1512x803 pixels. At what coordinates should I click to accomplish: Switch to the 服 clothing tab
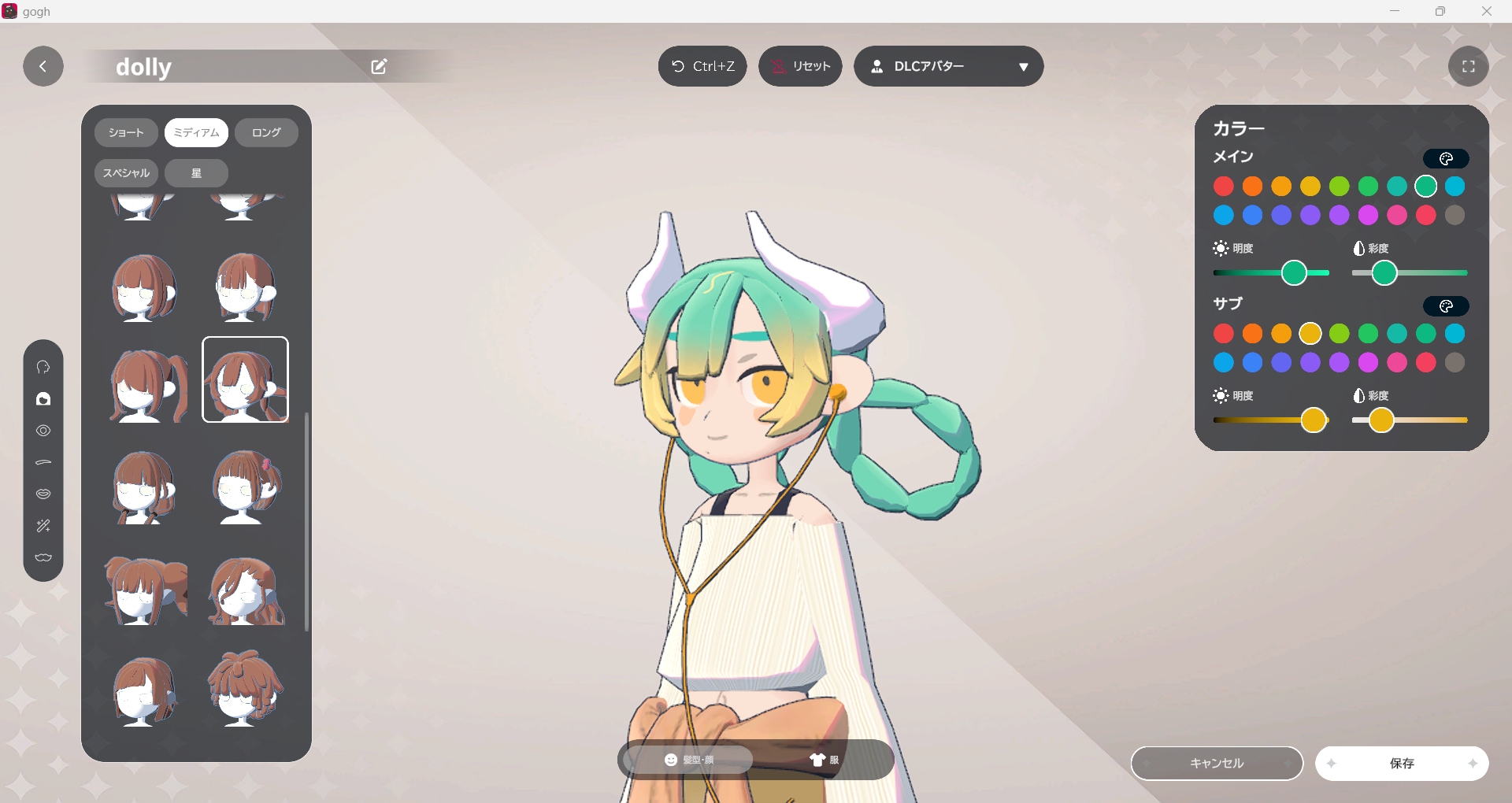pos(824,760)
